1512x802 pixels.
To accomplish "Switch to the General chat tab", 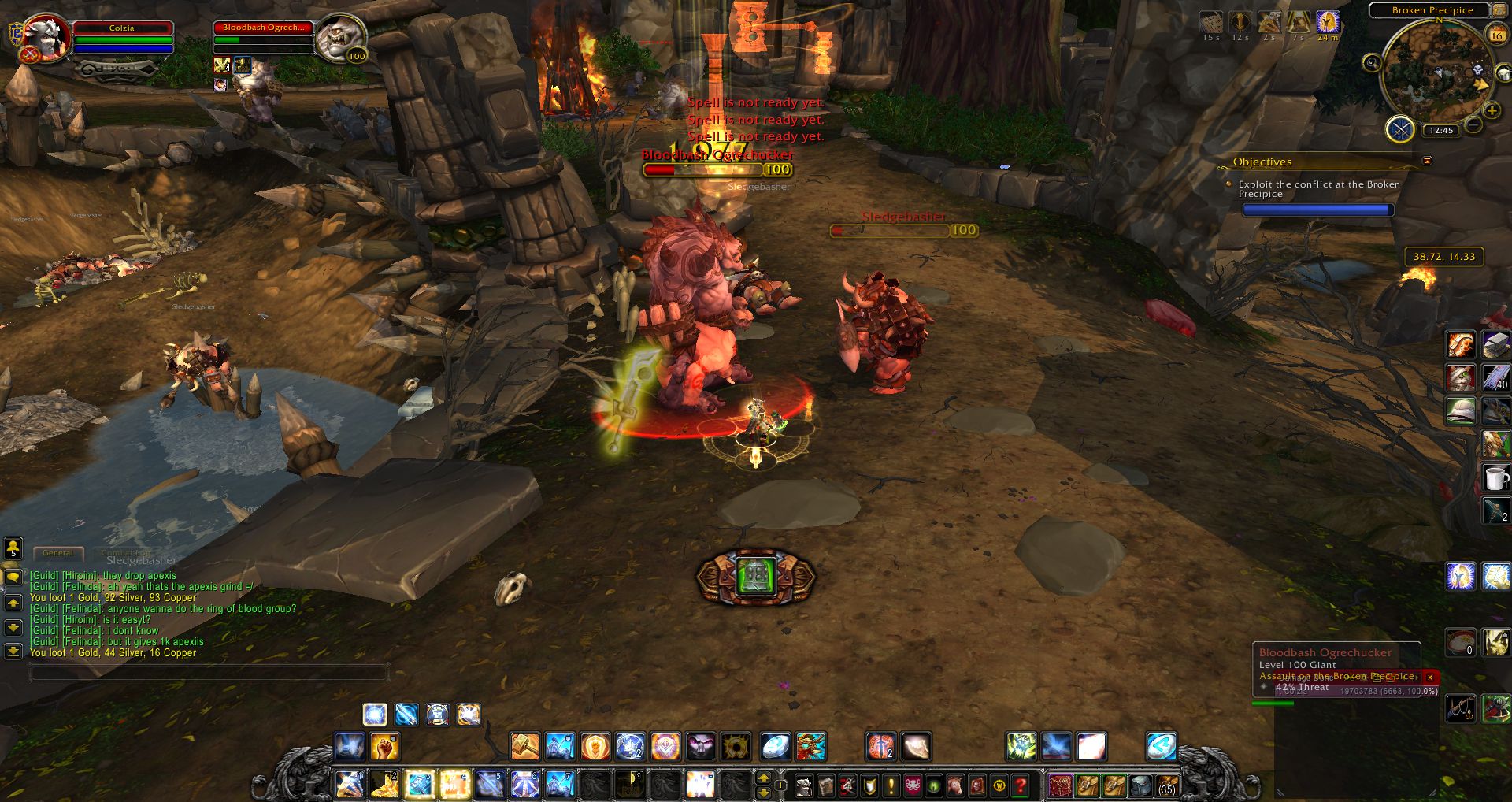I will coord(57,553).
